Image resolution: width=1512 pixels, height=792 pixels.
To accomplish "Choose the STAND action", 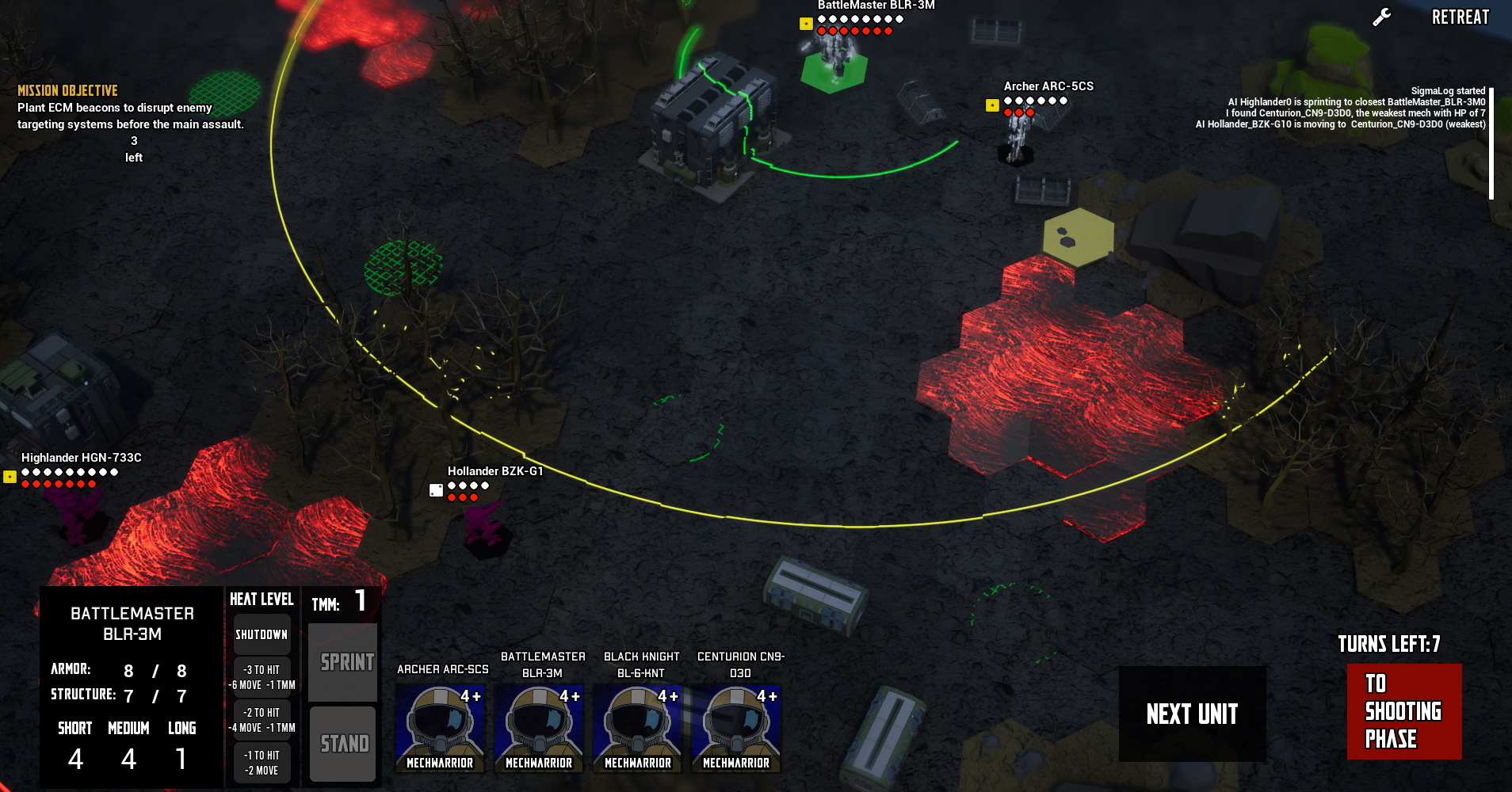I will pyautogui.click(x=343, y=743).
